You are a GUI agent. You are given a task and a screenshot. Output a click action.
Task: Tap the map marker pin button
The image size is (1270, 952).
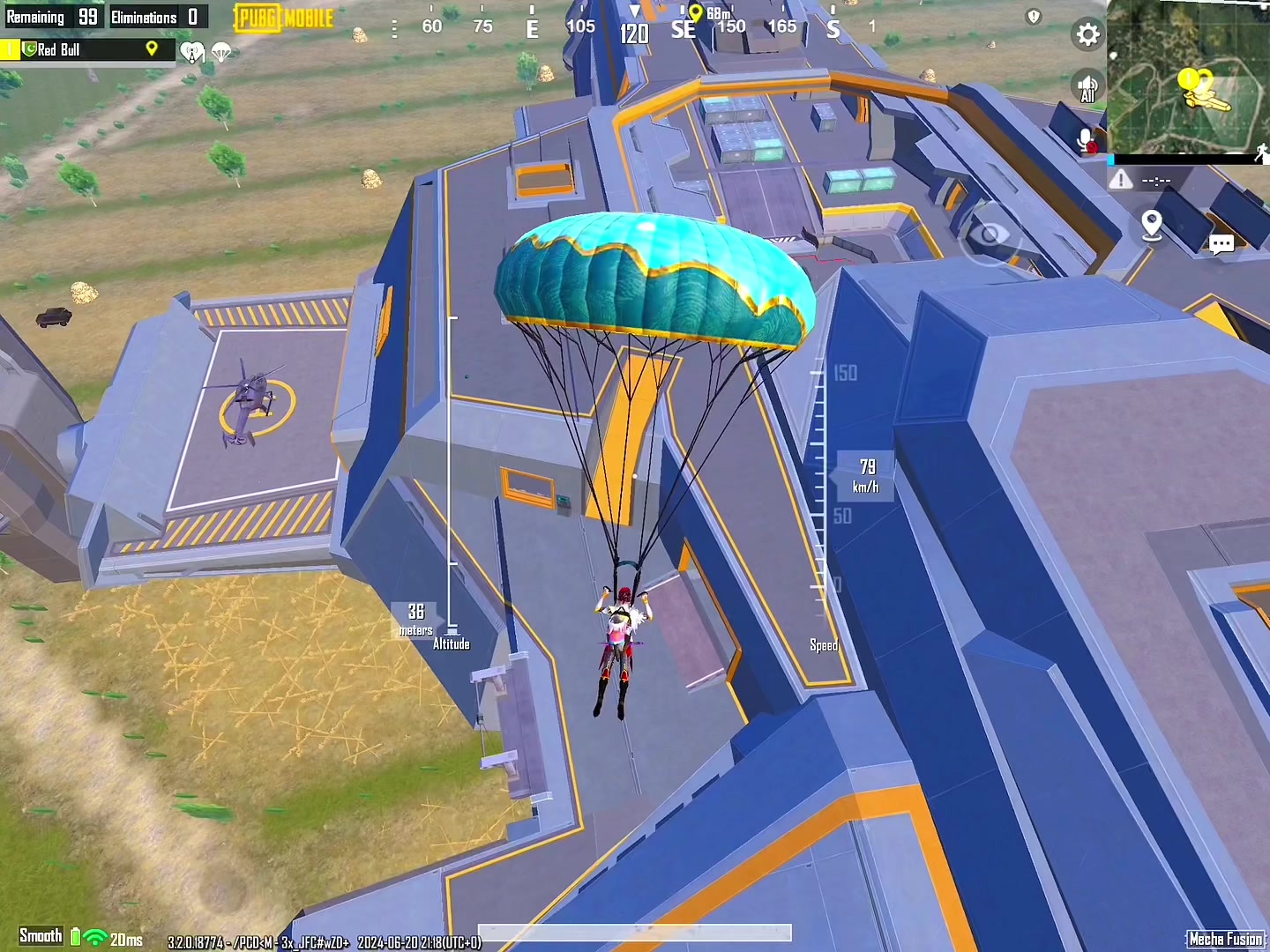coord(1151,225)
